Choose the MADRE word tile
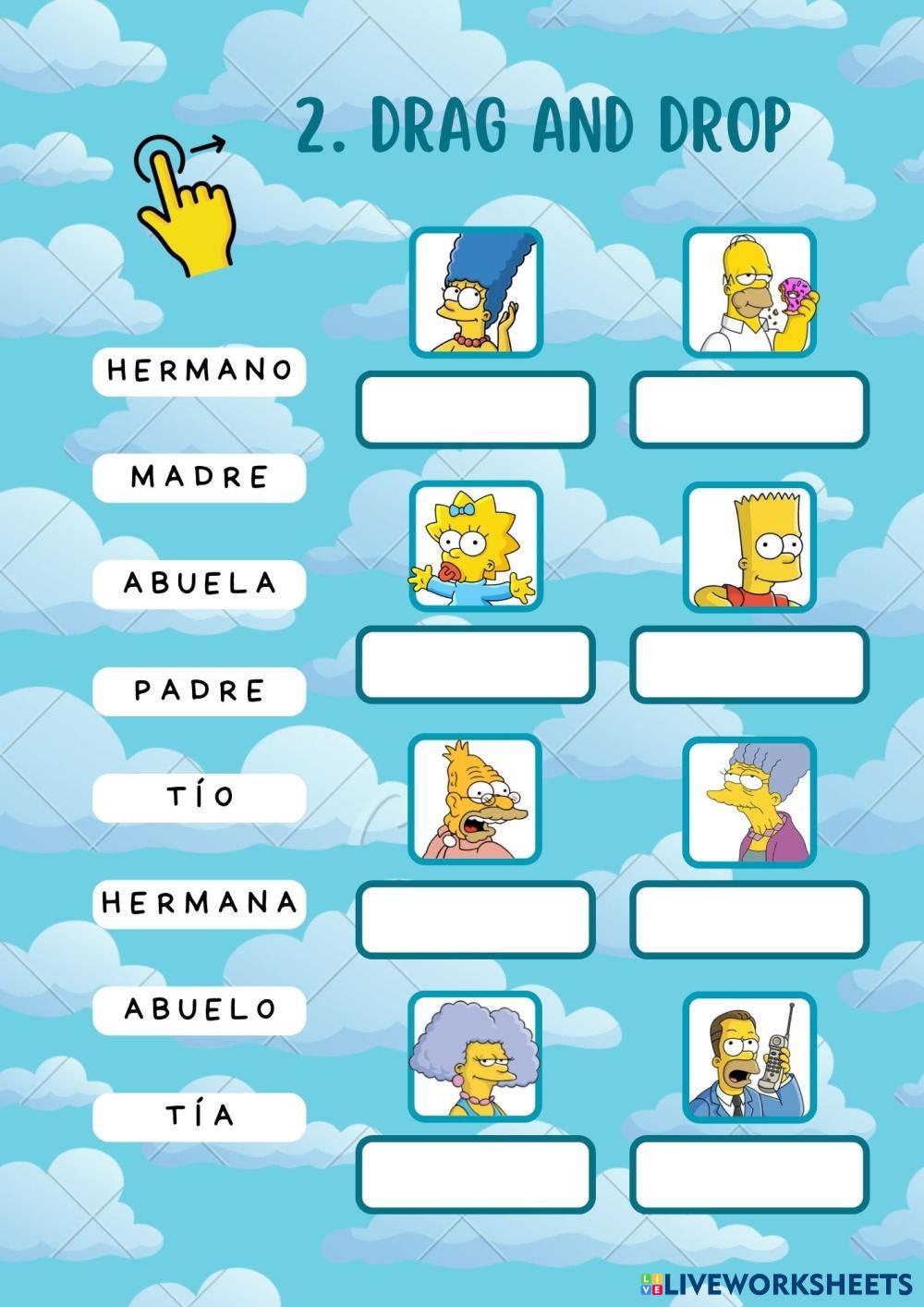This screenshot has height=1307, width=924. (199, 478)
